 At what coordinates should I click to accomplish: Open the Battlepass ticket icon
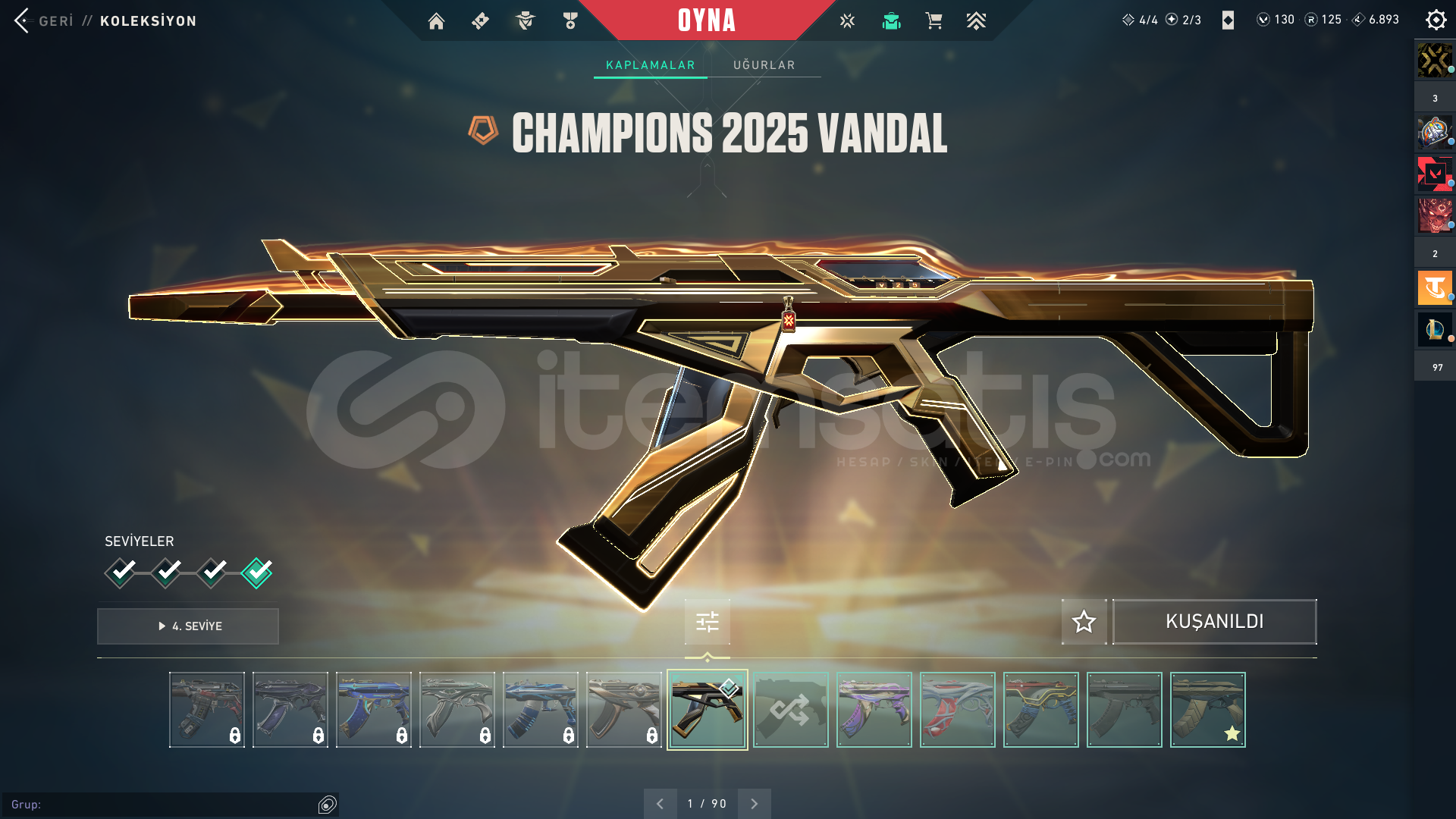tap(479, 20)
